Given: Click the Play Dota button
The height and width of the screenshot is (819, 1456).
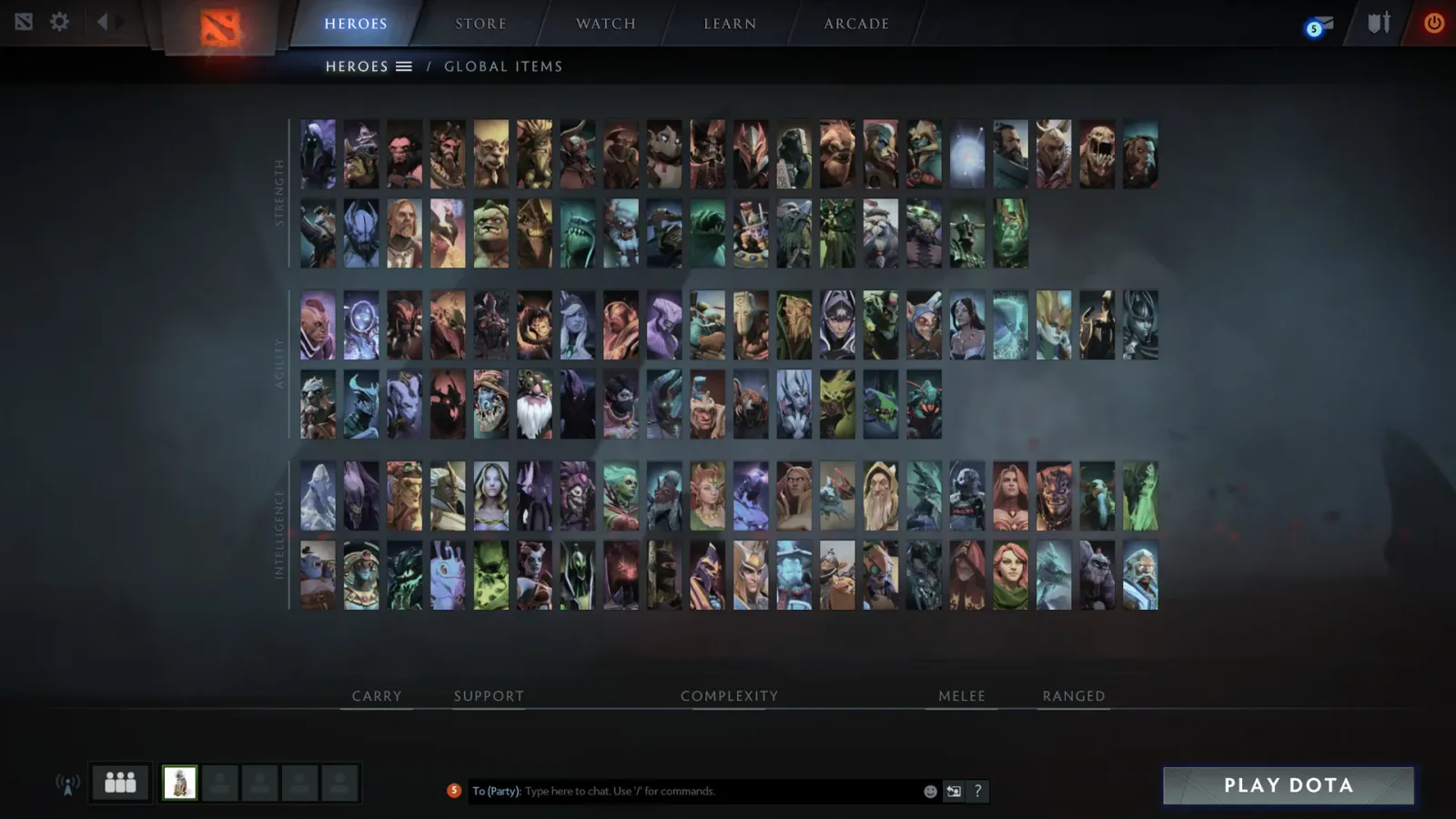Looking at the screenshot, I should pyautogui.click(x=1287, y=784).
